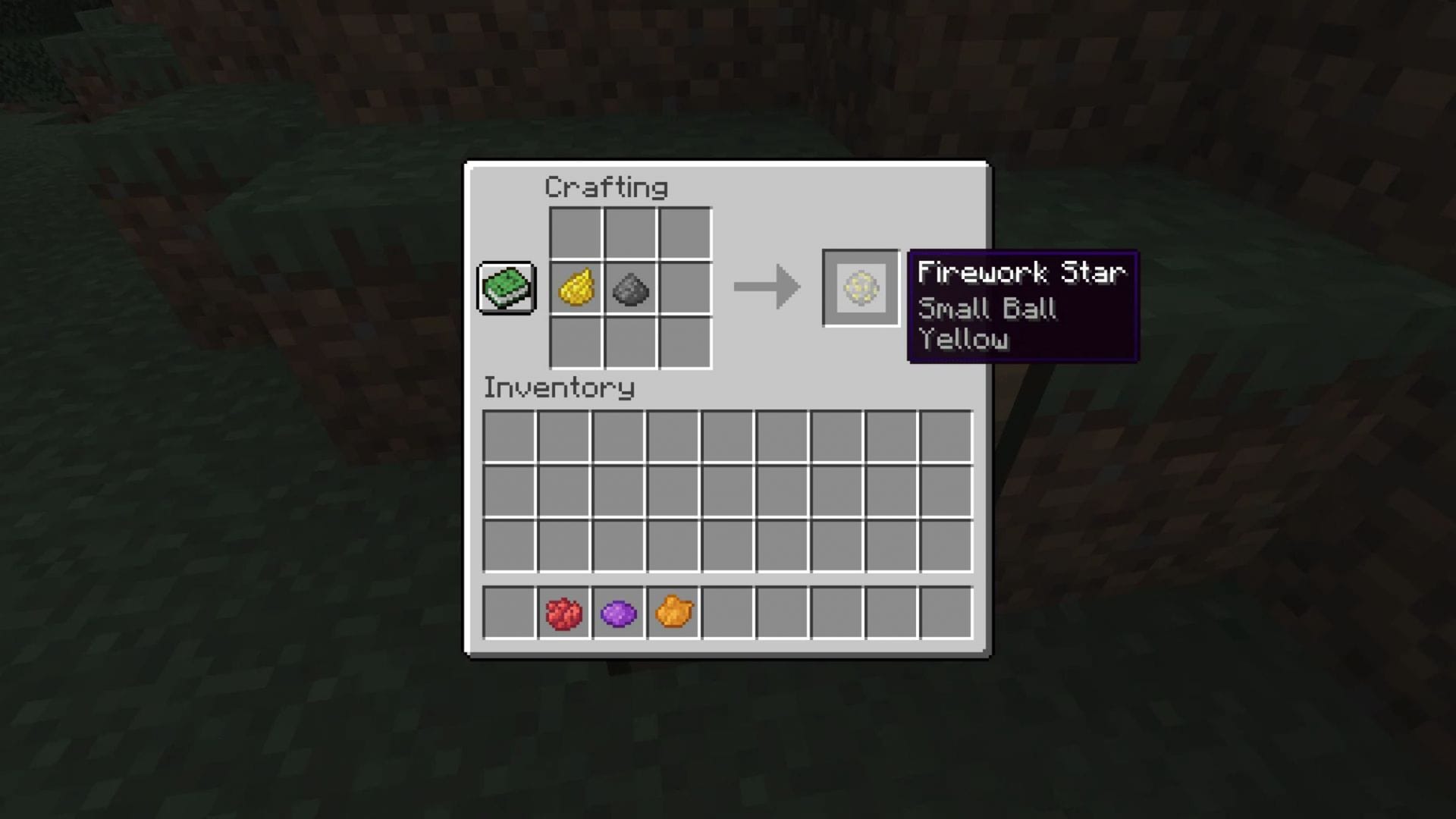Image resolution: width=1456 pixels, height=819 pixels.
Task: Choose the orange dye in the hotbar
Action: 673,613
